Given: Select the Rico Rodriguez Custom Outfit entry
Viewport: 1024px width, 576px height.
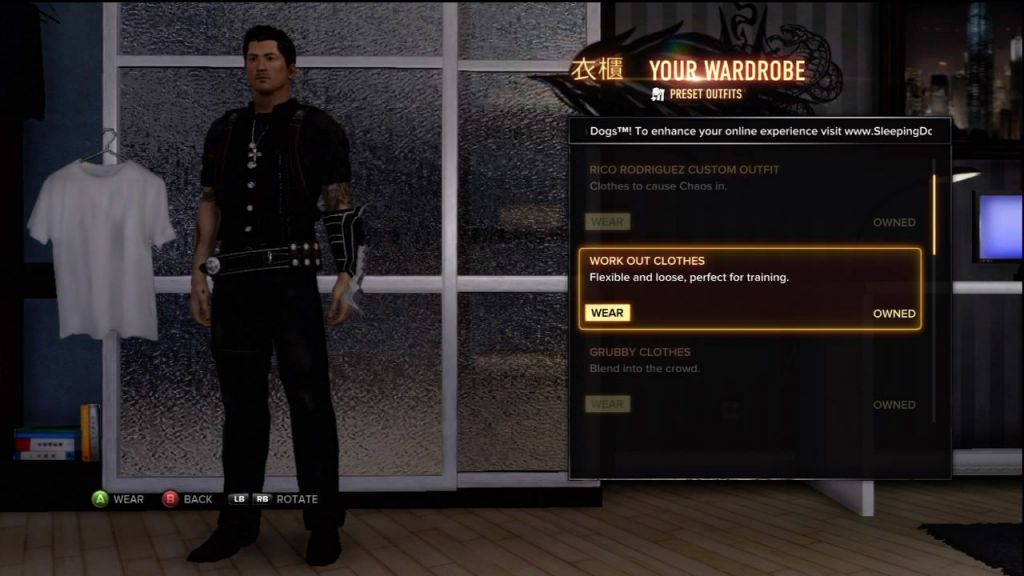Looking at the screenshot, I should click(x=750, y=178).
